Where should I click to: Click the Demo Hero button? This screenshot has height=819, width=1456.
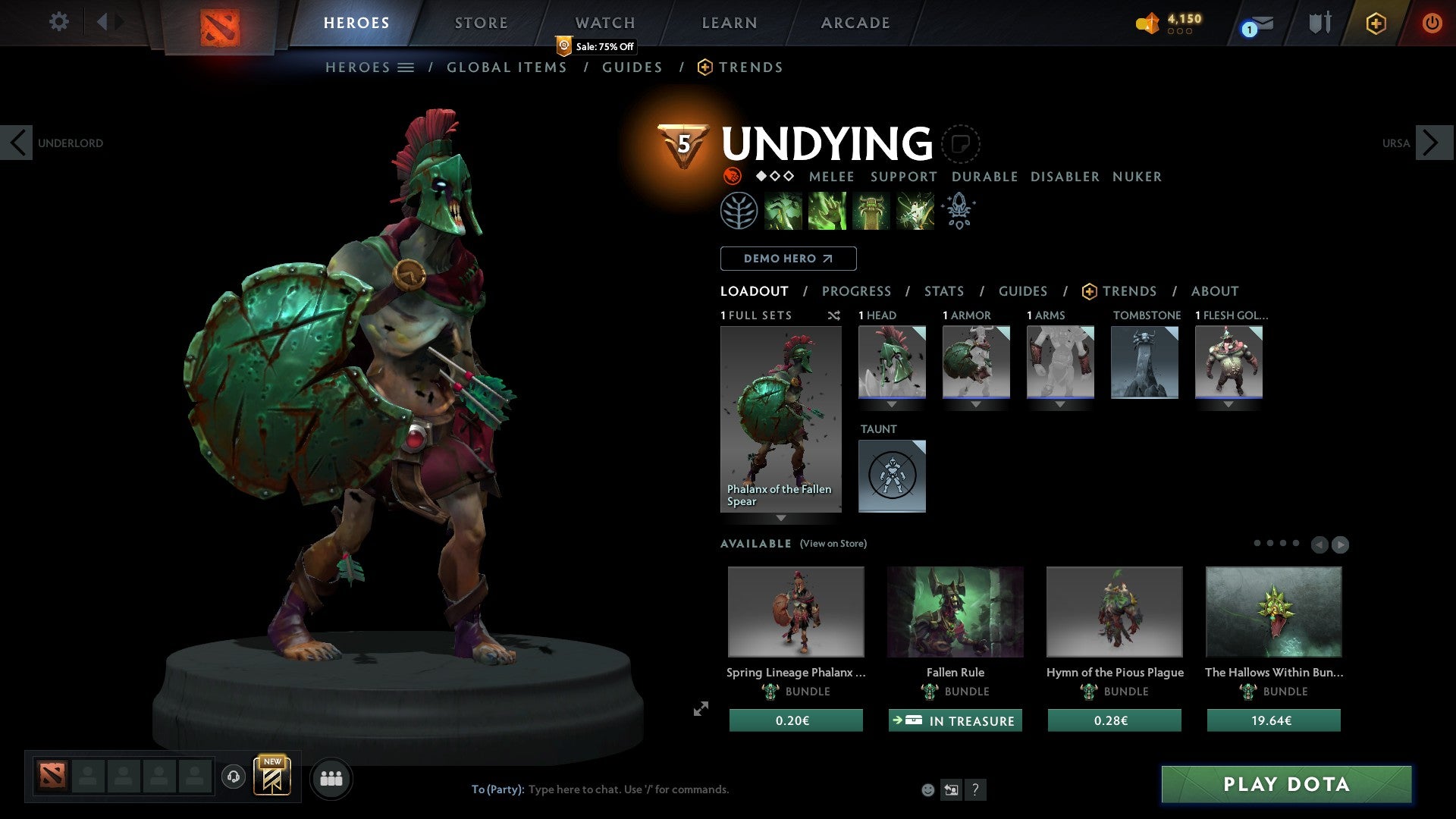(x=788, y=259)
